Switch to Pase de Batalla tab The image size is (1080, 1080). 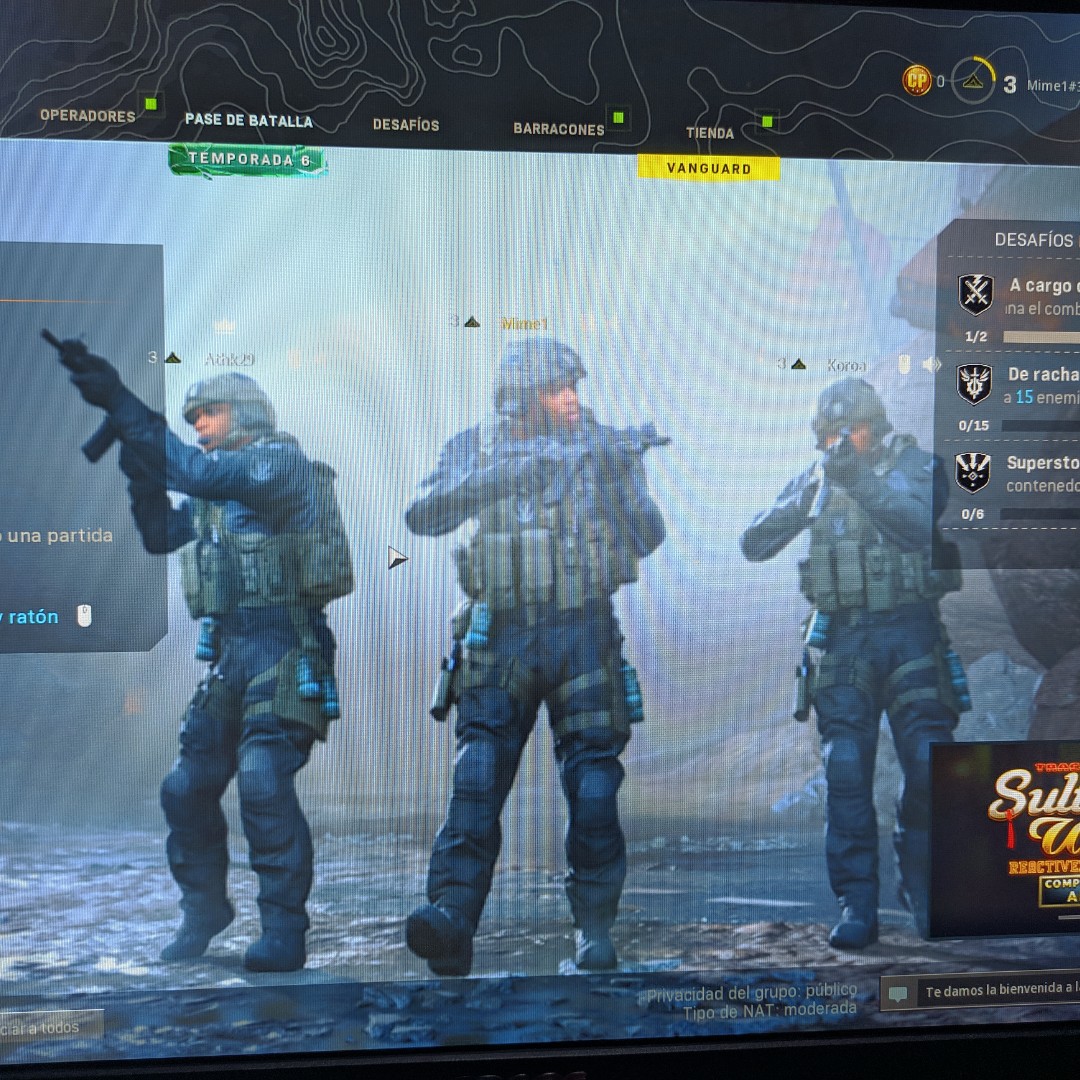click(x=249, y=121)
